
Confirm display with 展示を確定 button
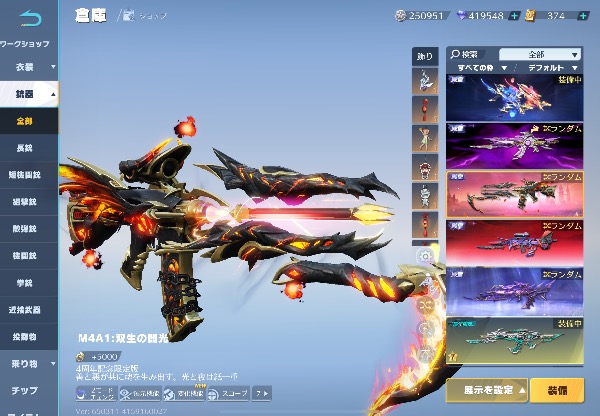(486, 388)
